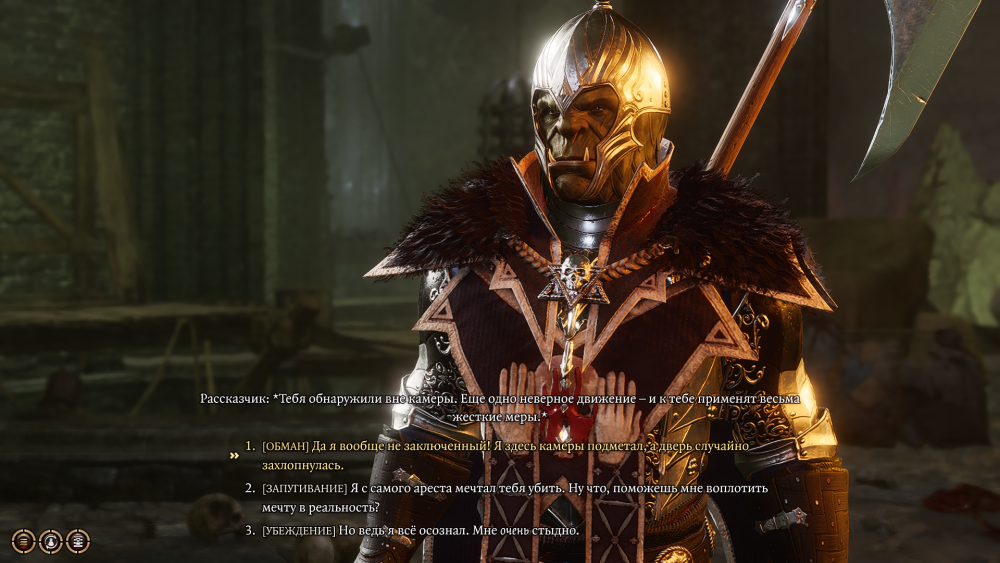Open the third round icon with stacked bars
The height and width of the screenshot is (563, 1000).
tap(77, 541)
